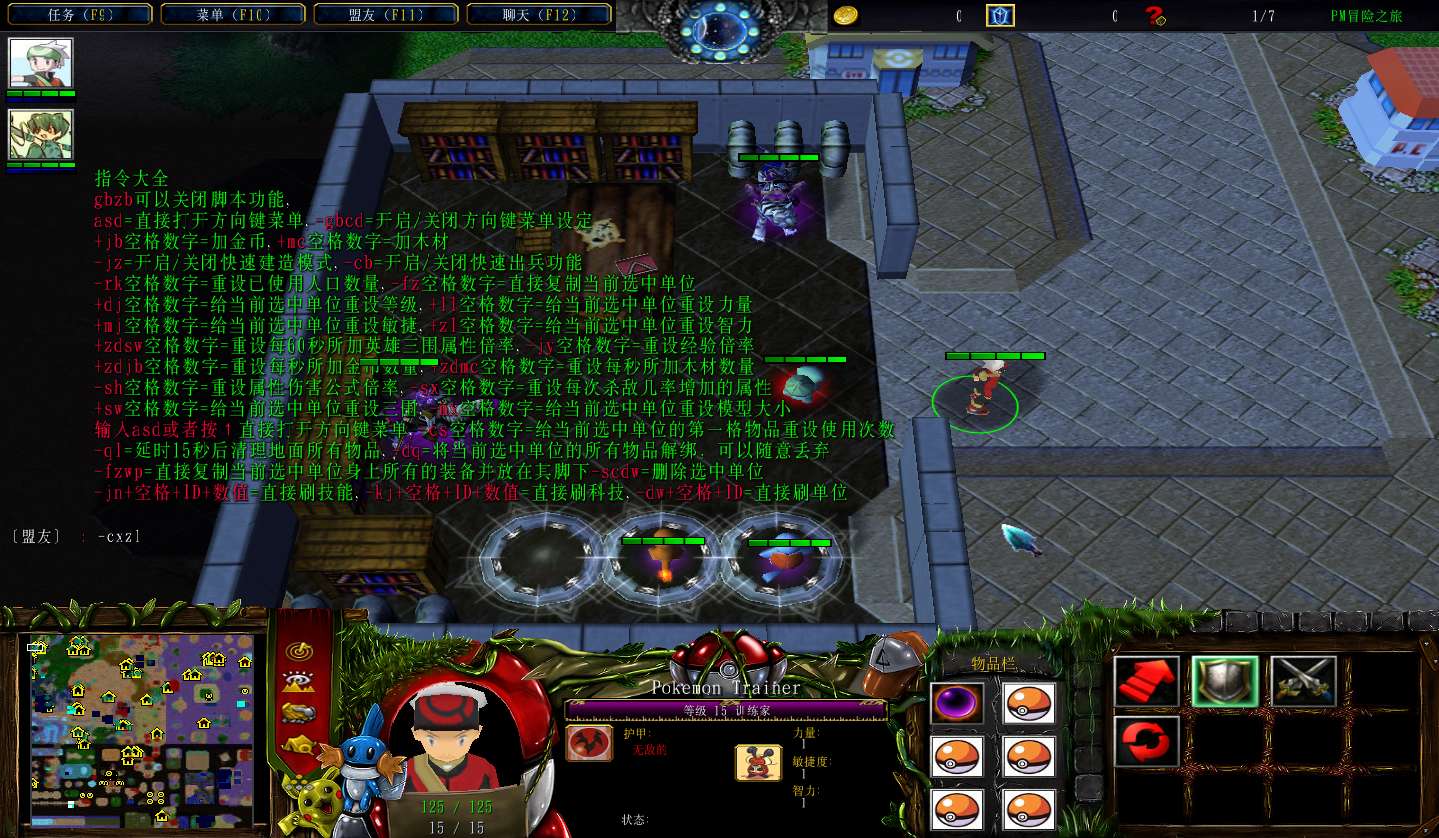Click on the minimap

[140, 722]
